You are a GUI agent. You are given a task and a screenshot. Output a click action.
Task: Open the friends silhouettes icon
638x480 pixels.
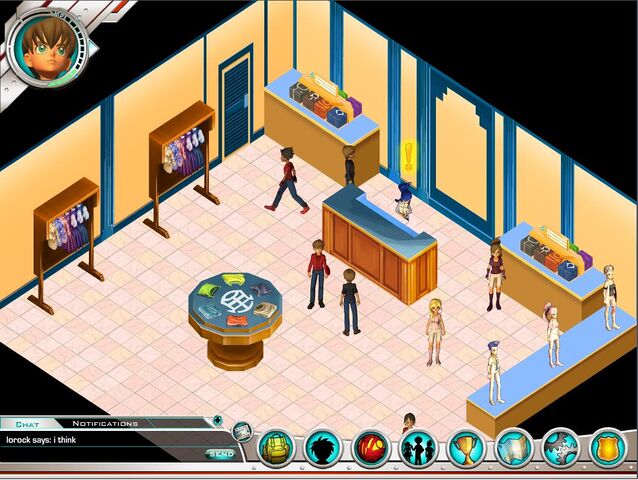[x=418, y=447]
